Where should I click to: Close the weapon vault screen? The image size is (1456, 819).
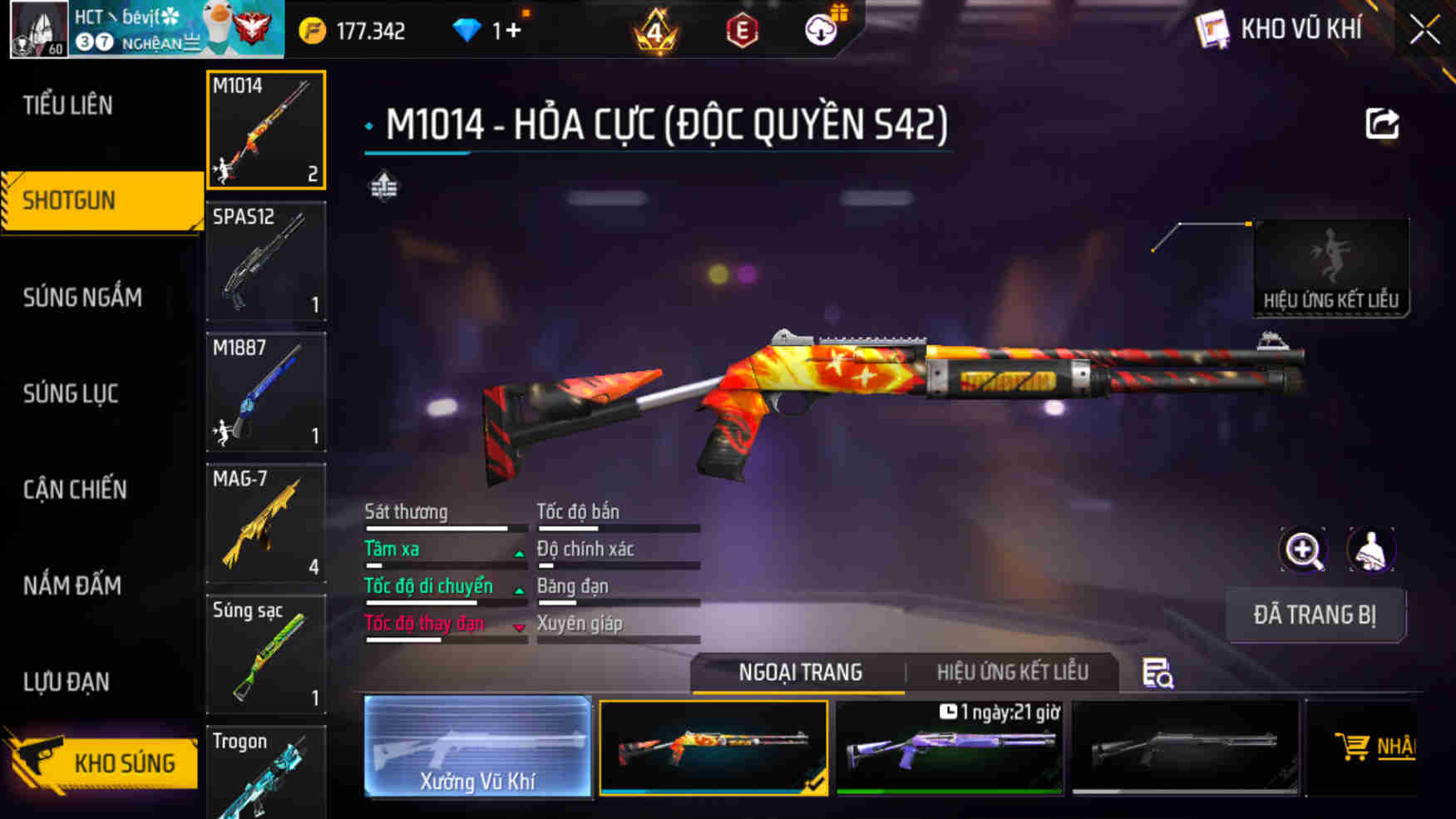pos(1424,31)
